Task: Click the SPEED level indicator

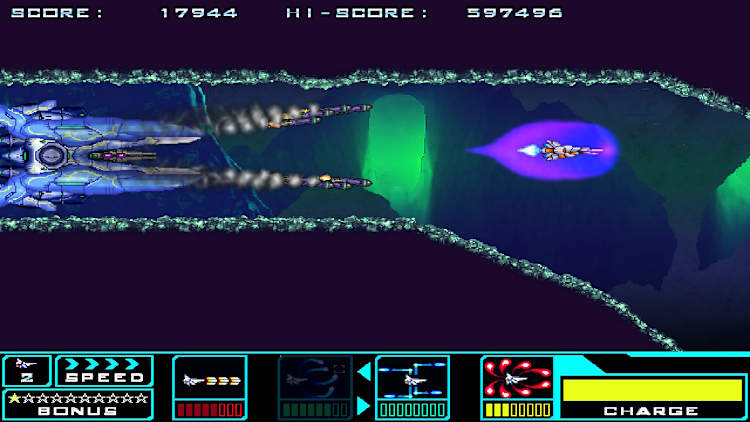Action: (105, 370)
